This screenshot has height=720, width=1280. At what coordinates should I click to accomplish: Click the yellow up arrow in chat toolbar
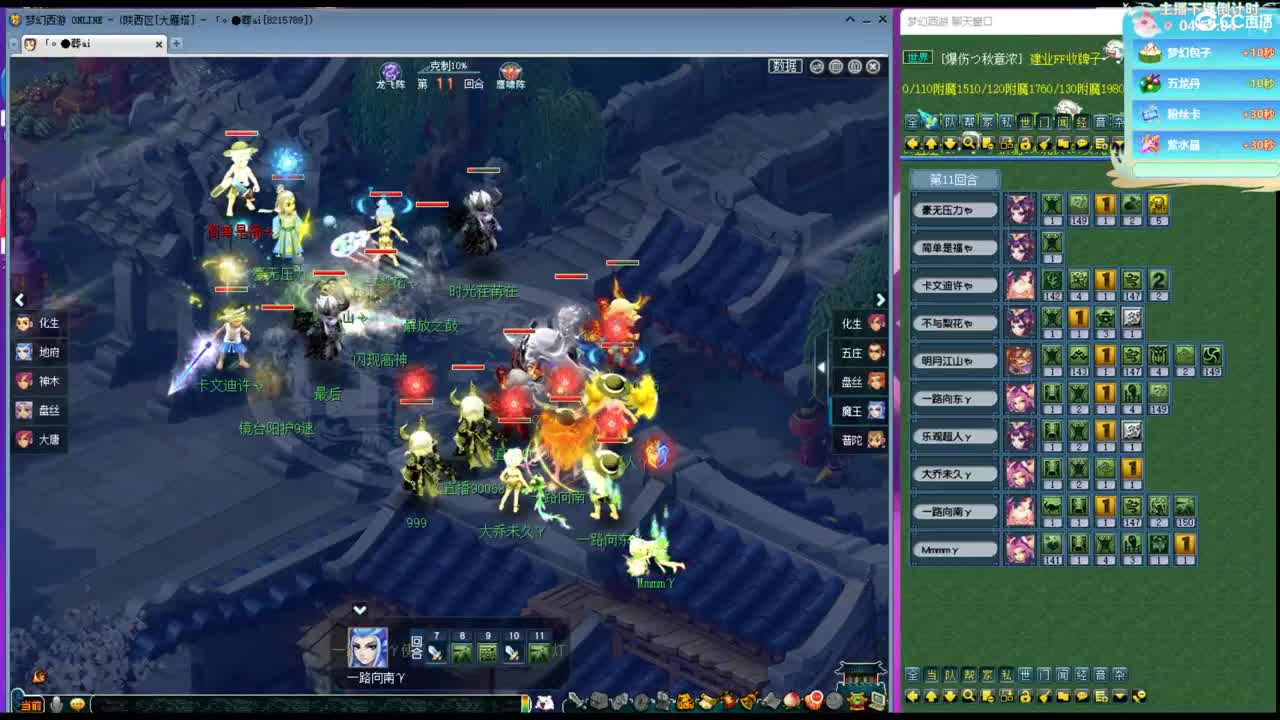932,144
